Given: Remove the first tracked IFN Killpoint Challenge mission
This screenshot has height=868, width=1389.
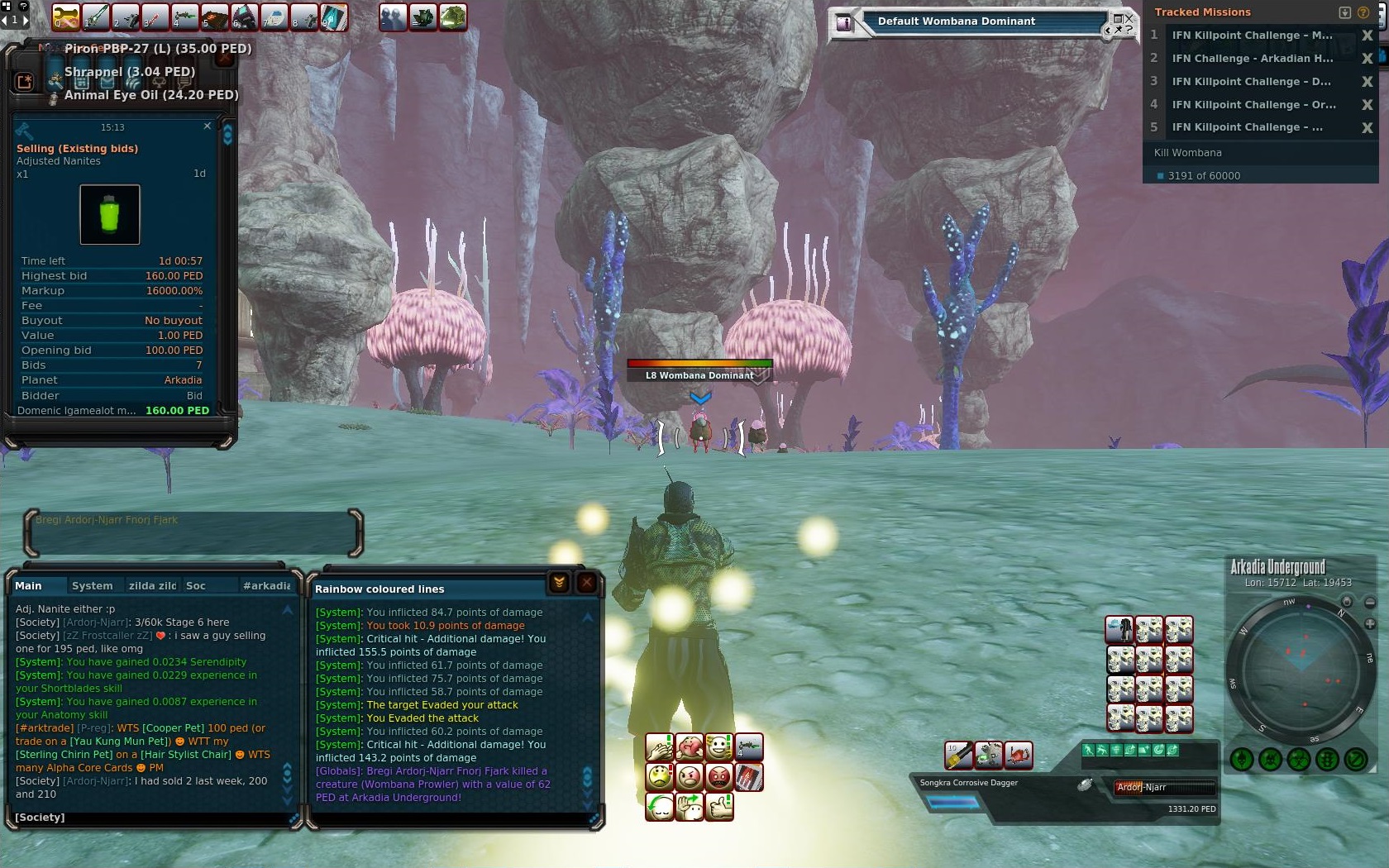Looking at the screenshot, I should pyautogui.click(x=1367, y=36).
